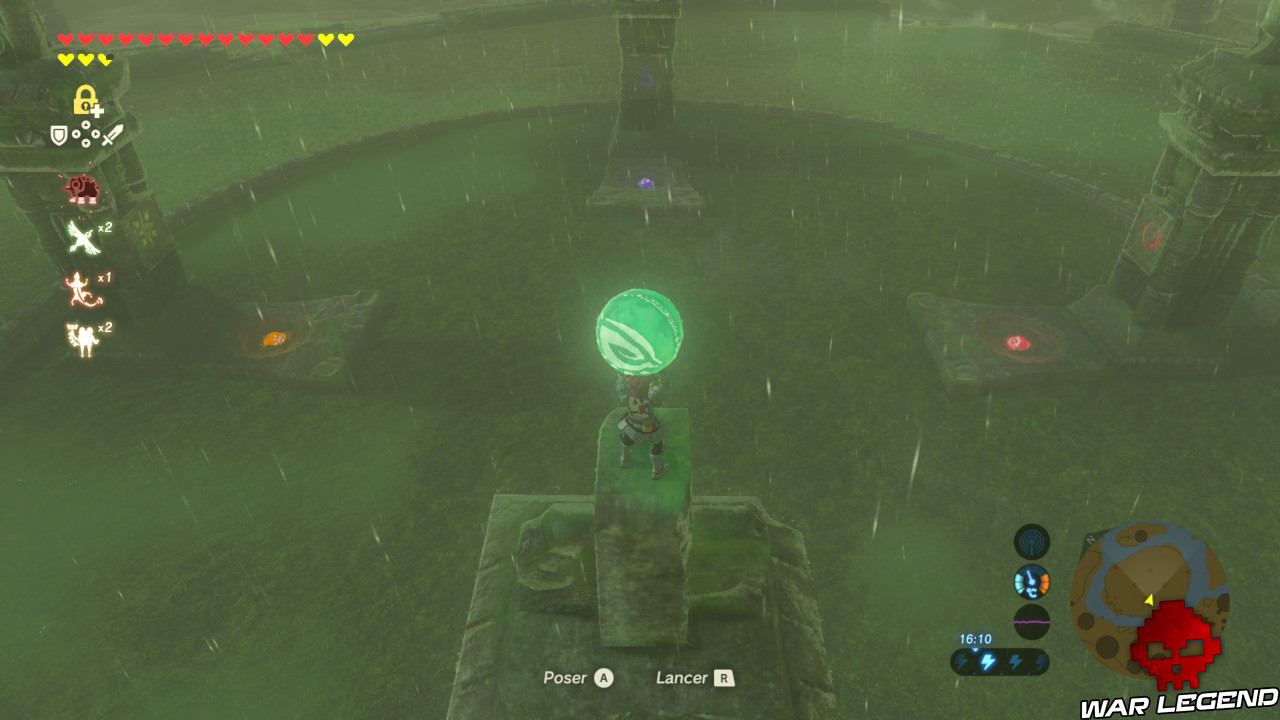Select the north marker on the minimap

1090,540
